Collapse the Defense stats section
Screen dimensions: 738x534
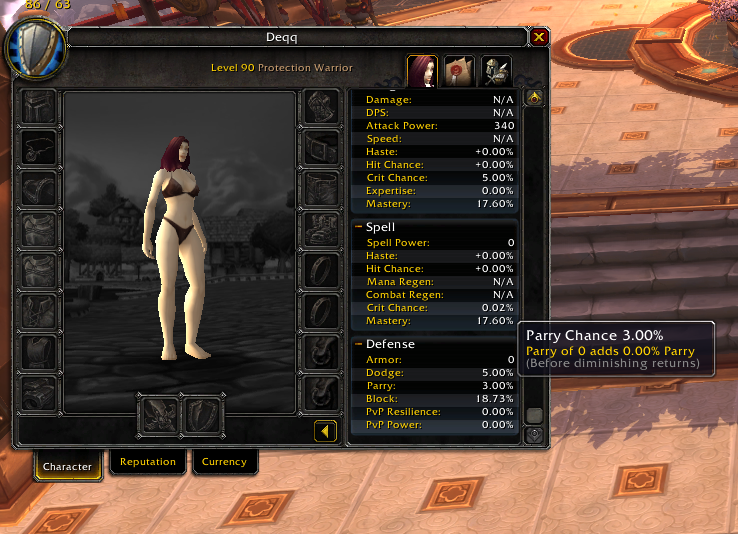click(359, 344)
